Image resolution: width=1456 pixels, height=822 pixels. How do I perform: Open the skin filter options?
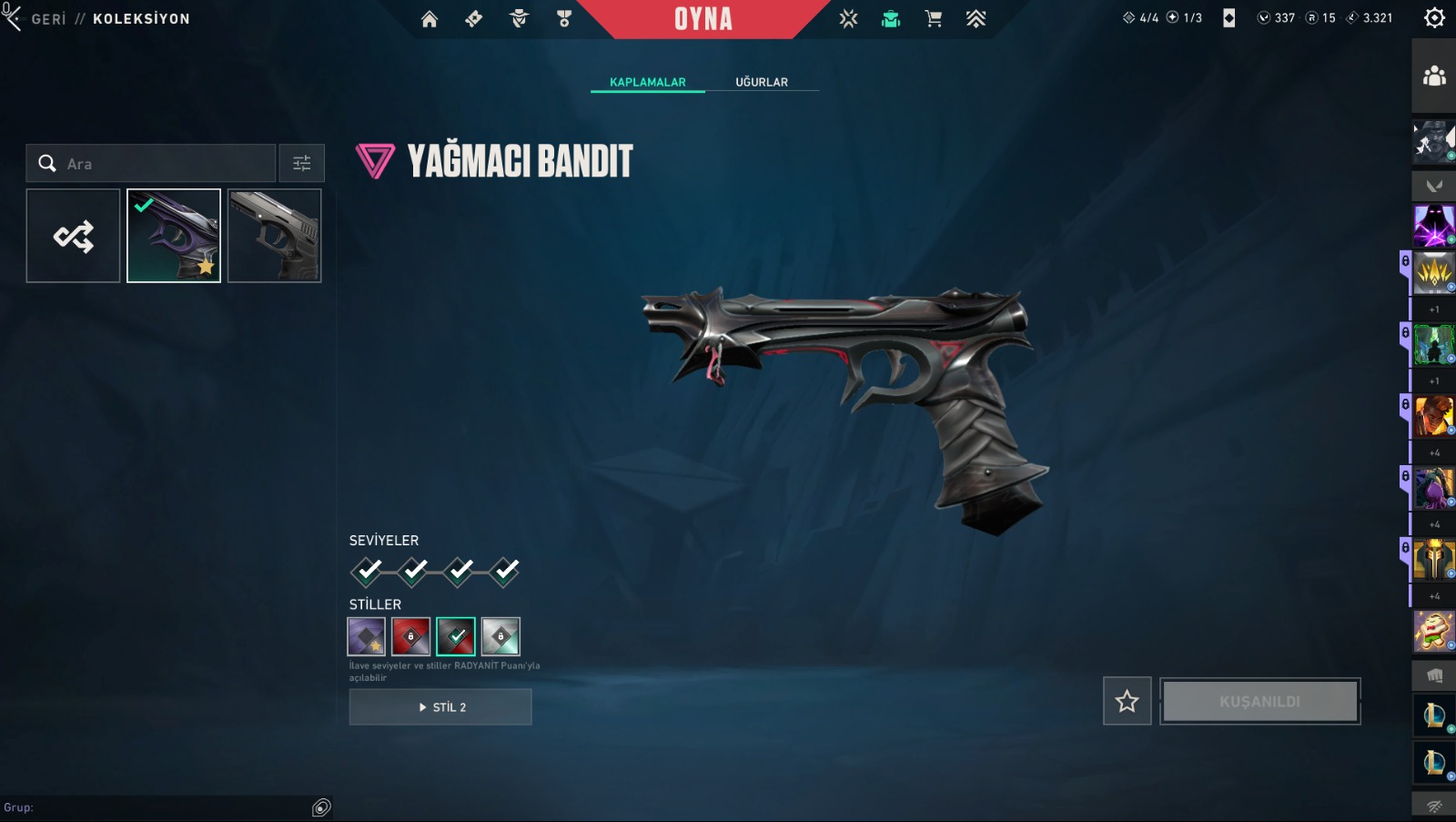coord(301,164)
